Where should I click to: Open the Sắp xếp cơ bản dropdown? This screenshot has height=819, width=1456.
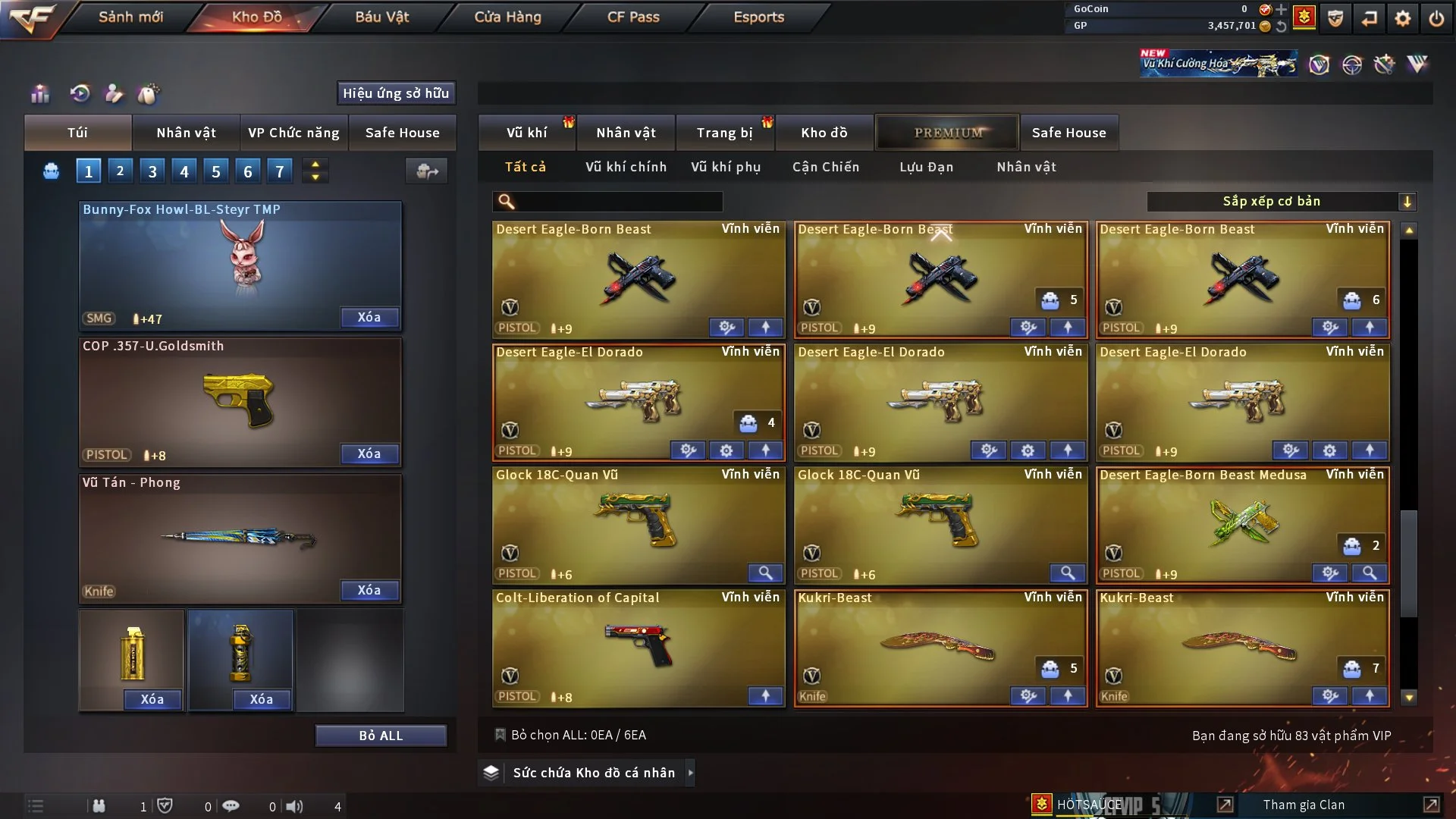click(x=1281, y=202)
